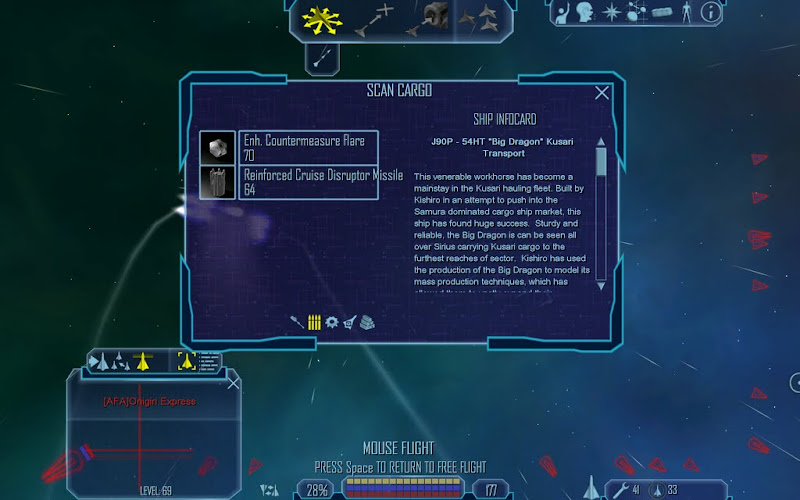Screen dimensions: 800x500
Task: Open the information 'i' button
Action: click(x=711, y=12)
